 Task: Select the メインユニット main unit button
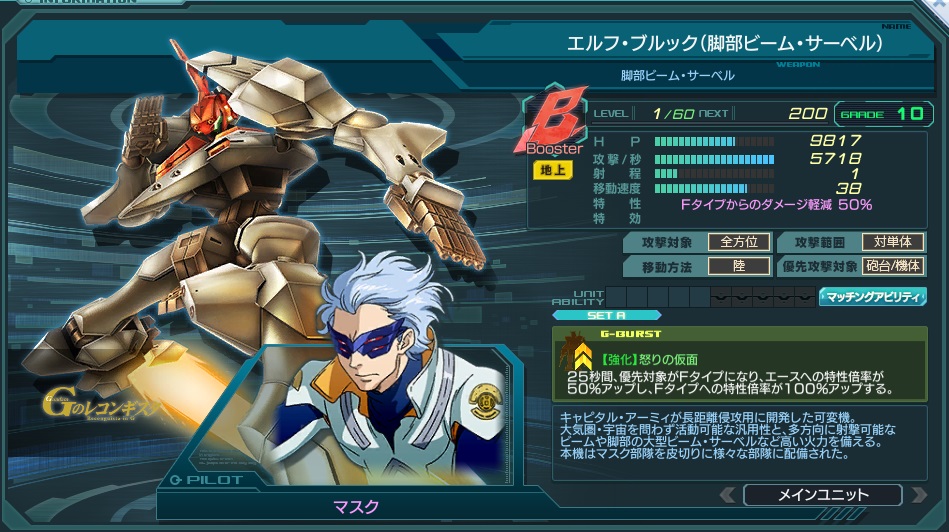(822, 495)
